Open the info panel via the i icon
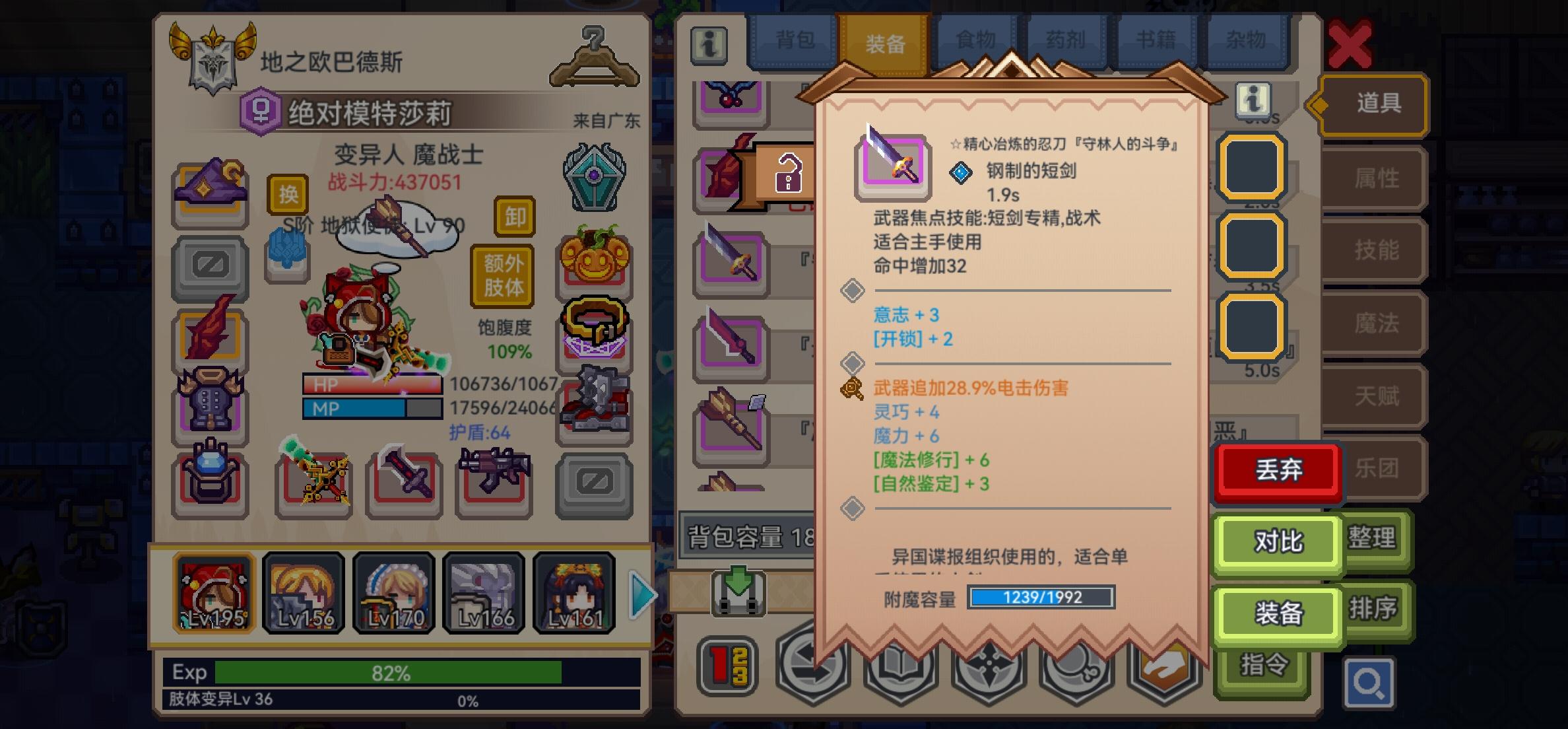The image size is (1568, 729). tap(708, 48)
